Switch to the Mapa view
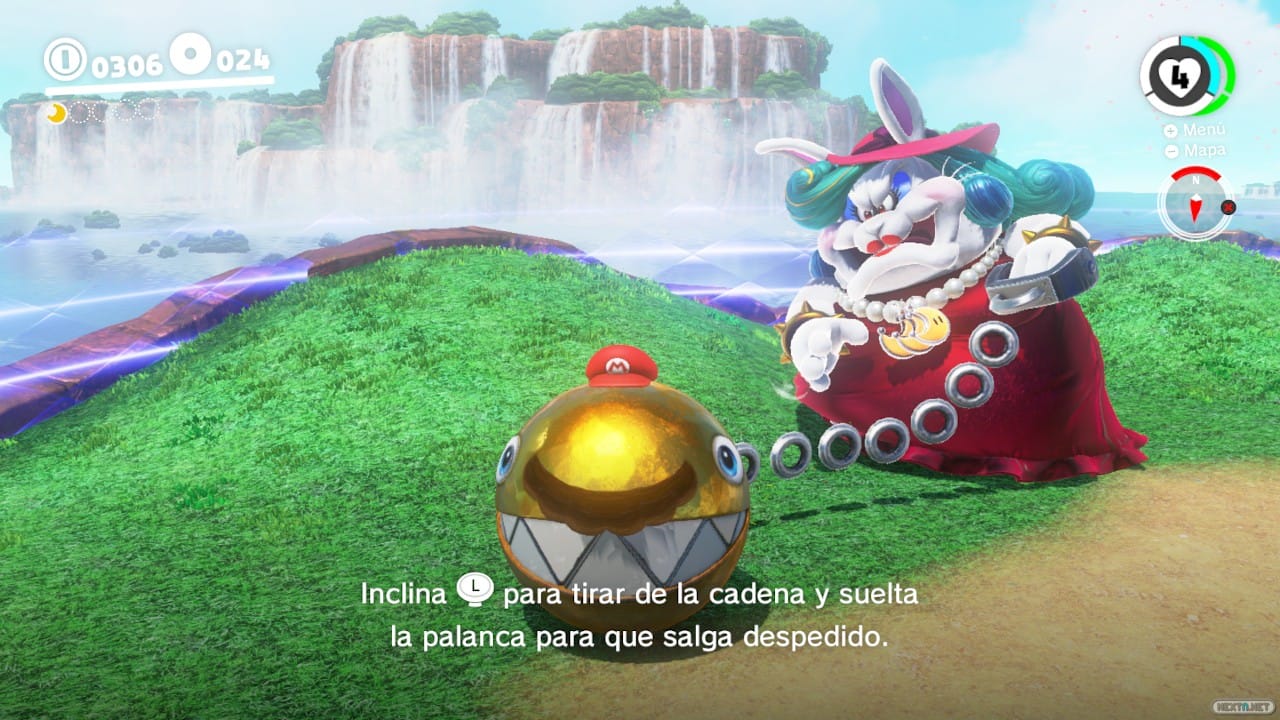Image resolution: width=1280 pixels, height=720 pixels. [x=1206, y=151]
